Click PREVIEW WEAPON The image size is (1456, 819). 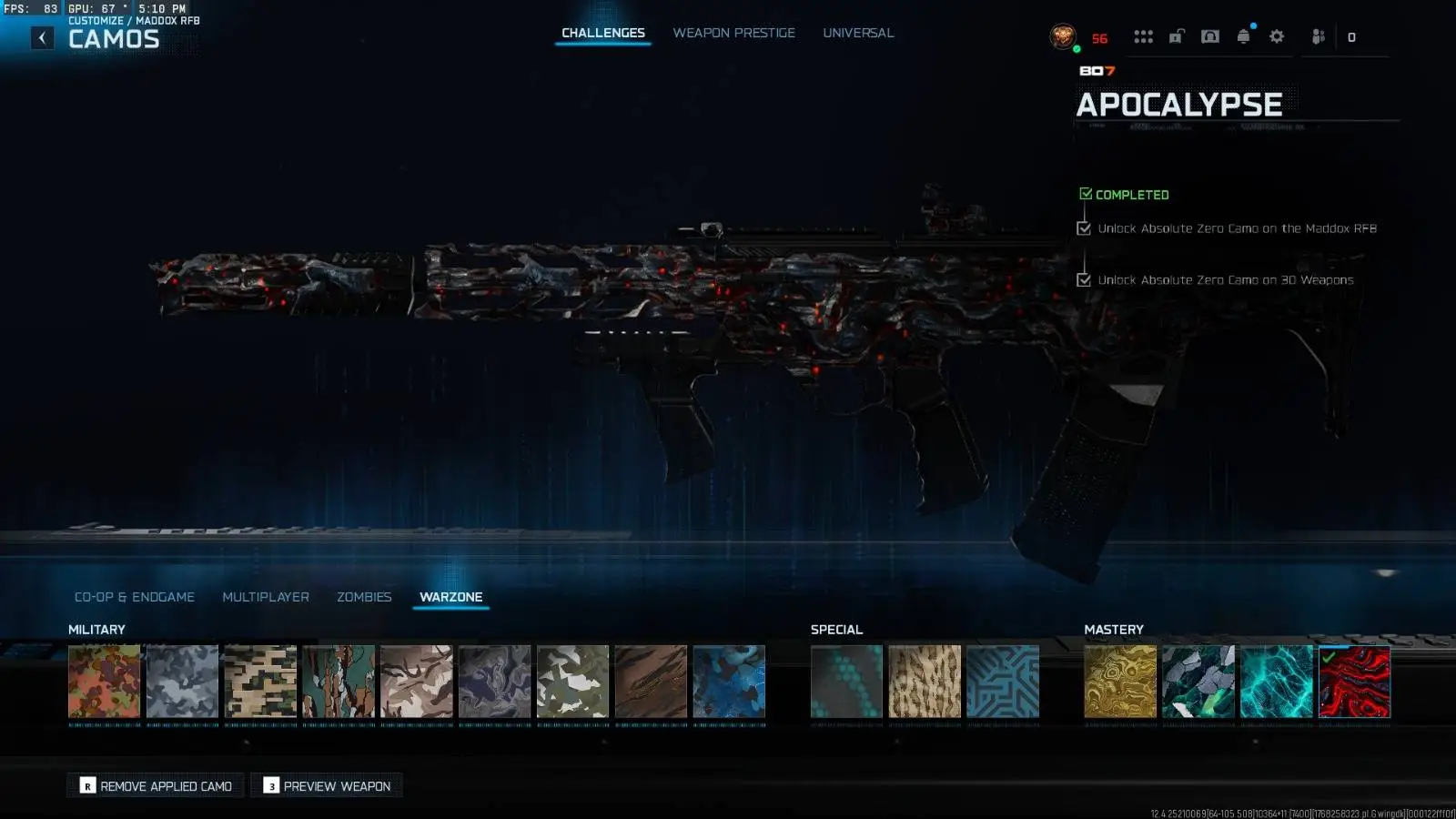click(x=326, y=785)
